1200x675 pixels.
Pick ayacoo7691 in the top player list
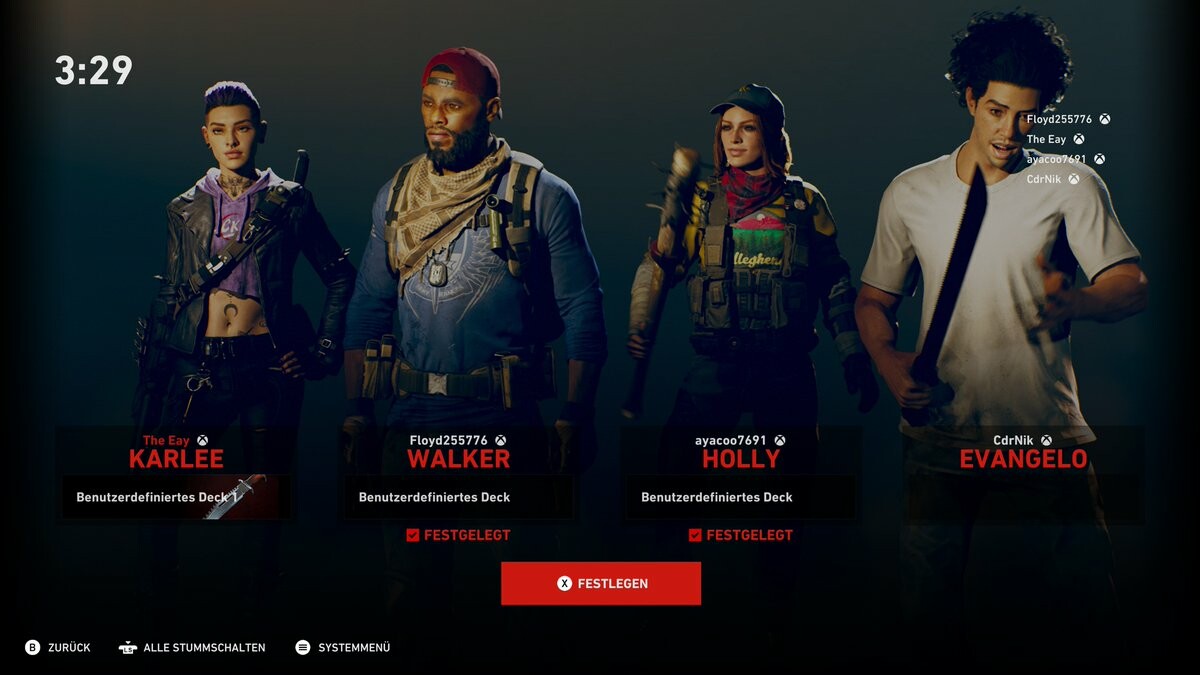tap(1056, 159)
